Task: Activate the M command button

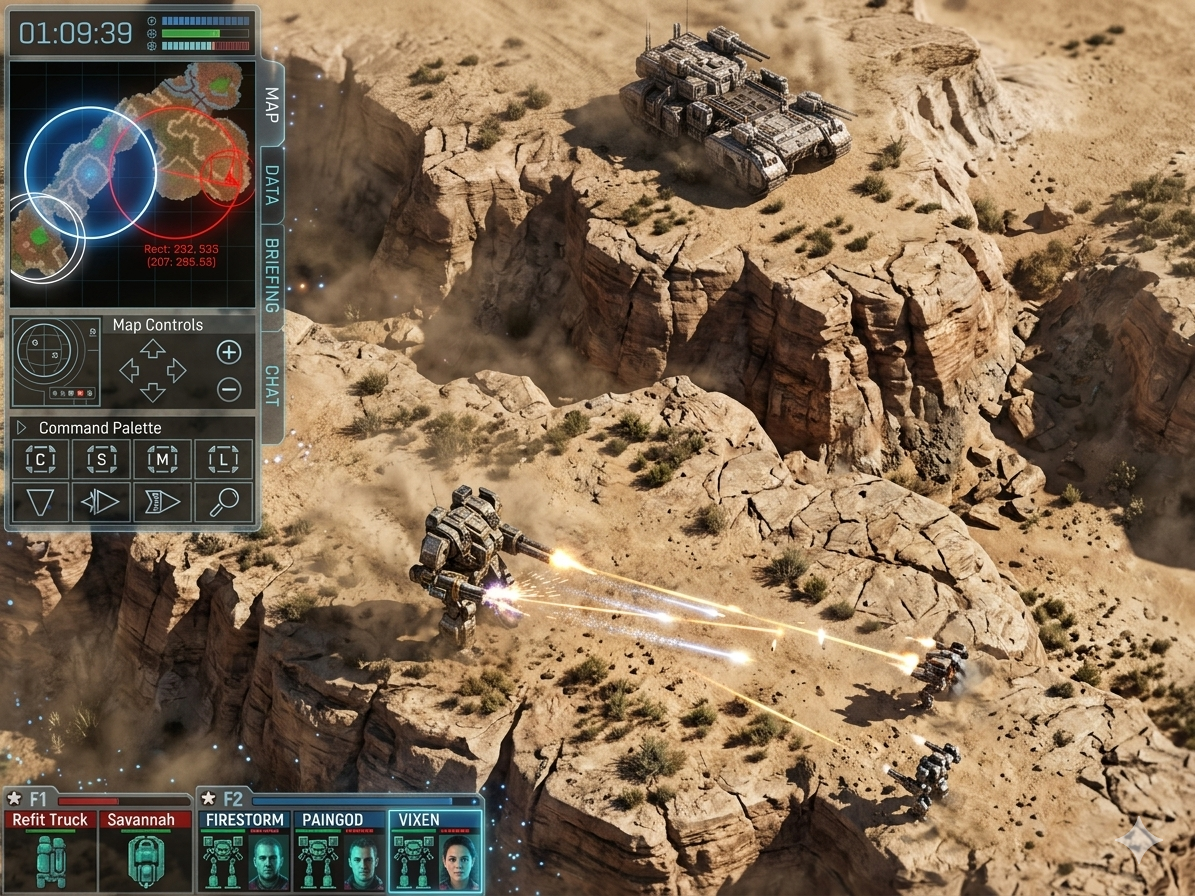Action: (x=162, y=460)
